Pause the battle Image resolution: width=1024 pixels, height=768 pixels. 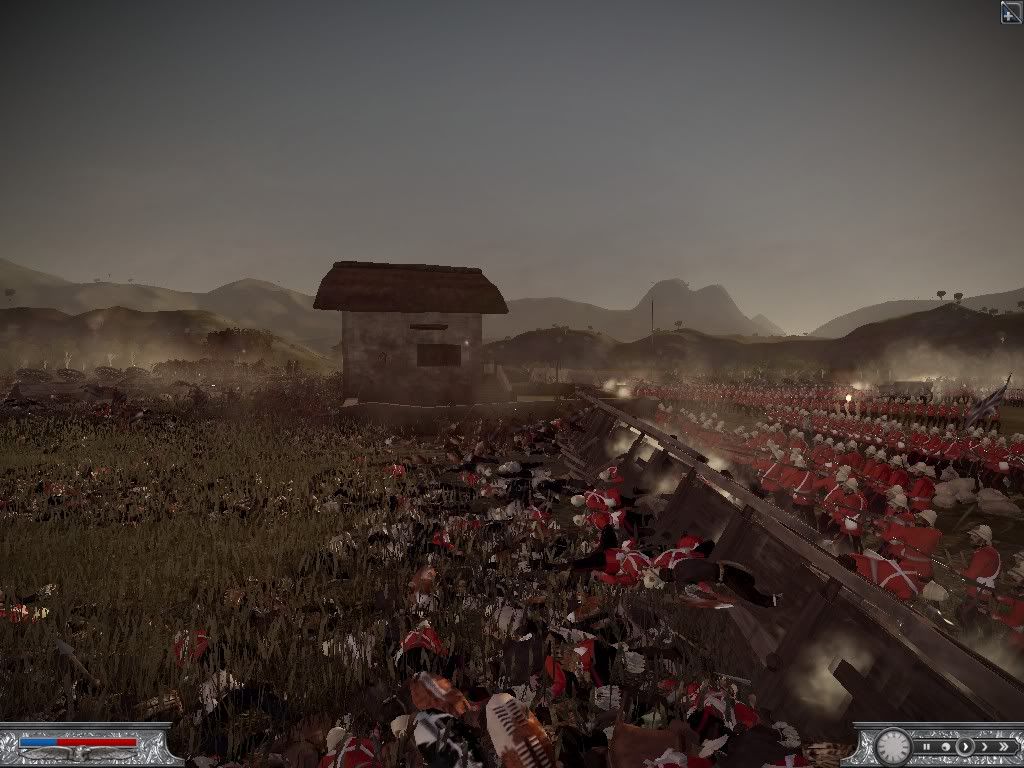point(927,746)
